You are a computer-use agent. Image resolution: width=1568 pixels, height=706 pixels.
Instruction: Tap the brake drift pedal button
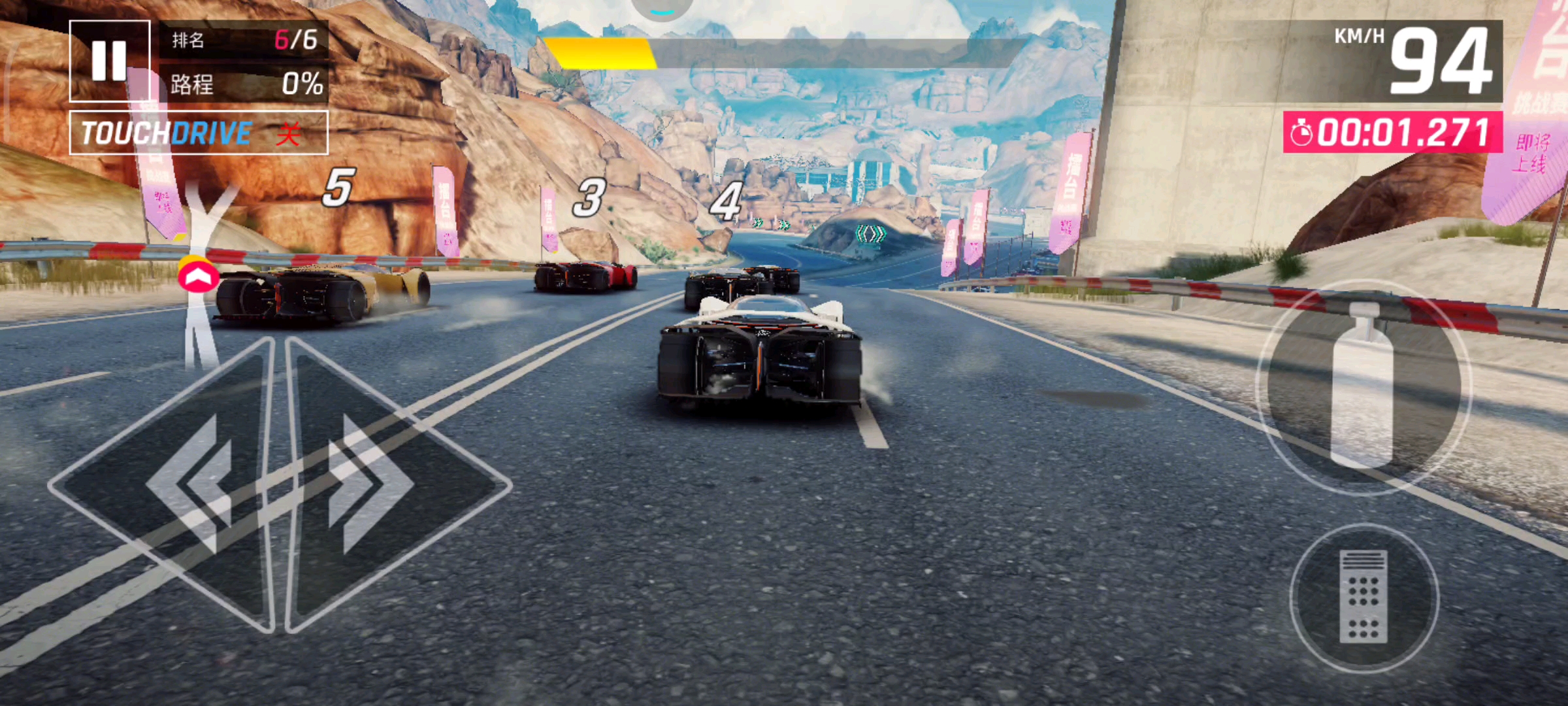click(x=1364, y=597)
